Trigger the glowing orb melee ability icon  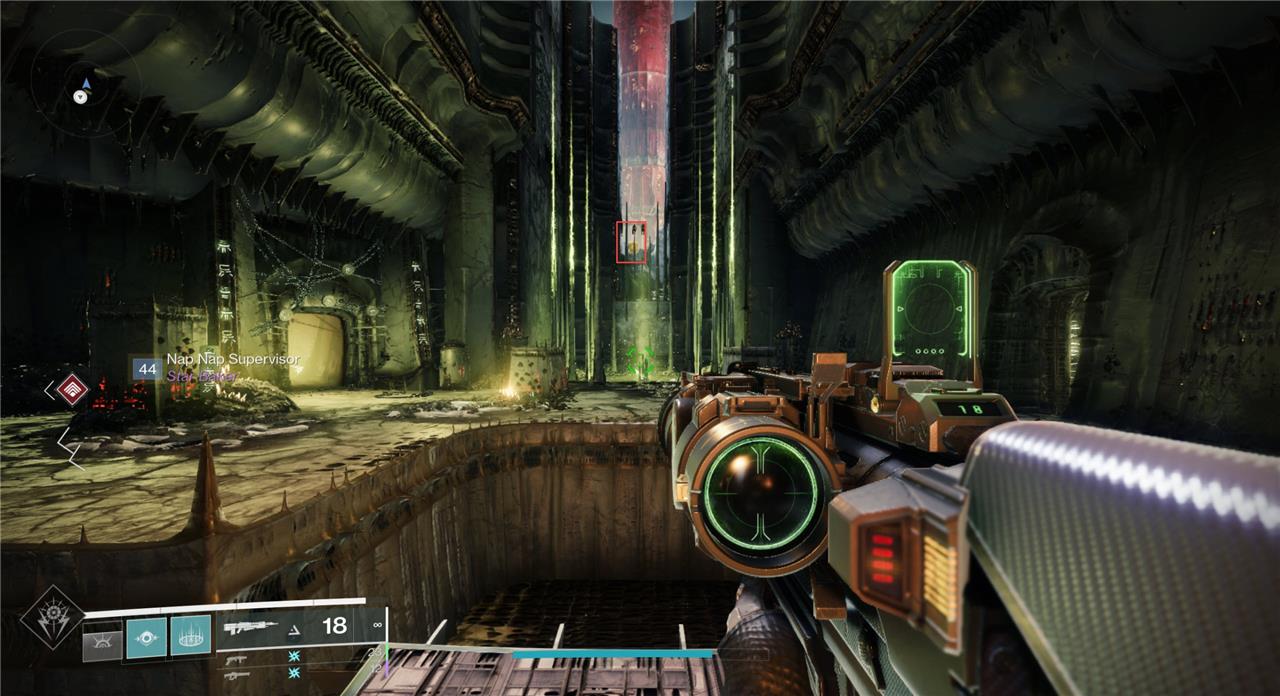coord(146,638)
